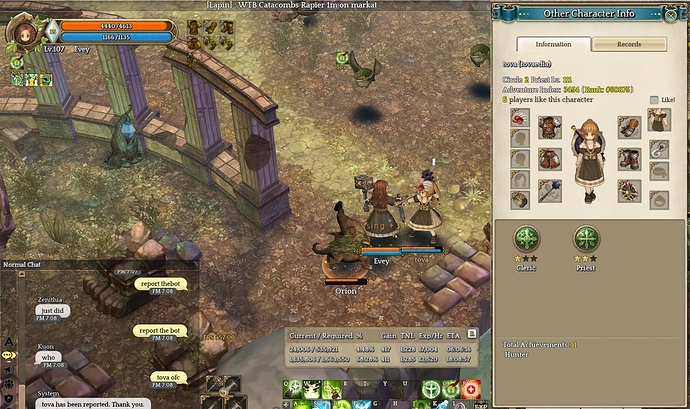Inspect the mace weapon equipment slot
Image resolution: width=690 pixels, height=409 pixels.
pyautogui.click(x=549, y=191)
